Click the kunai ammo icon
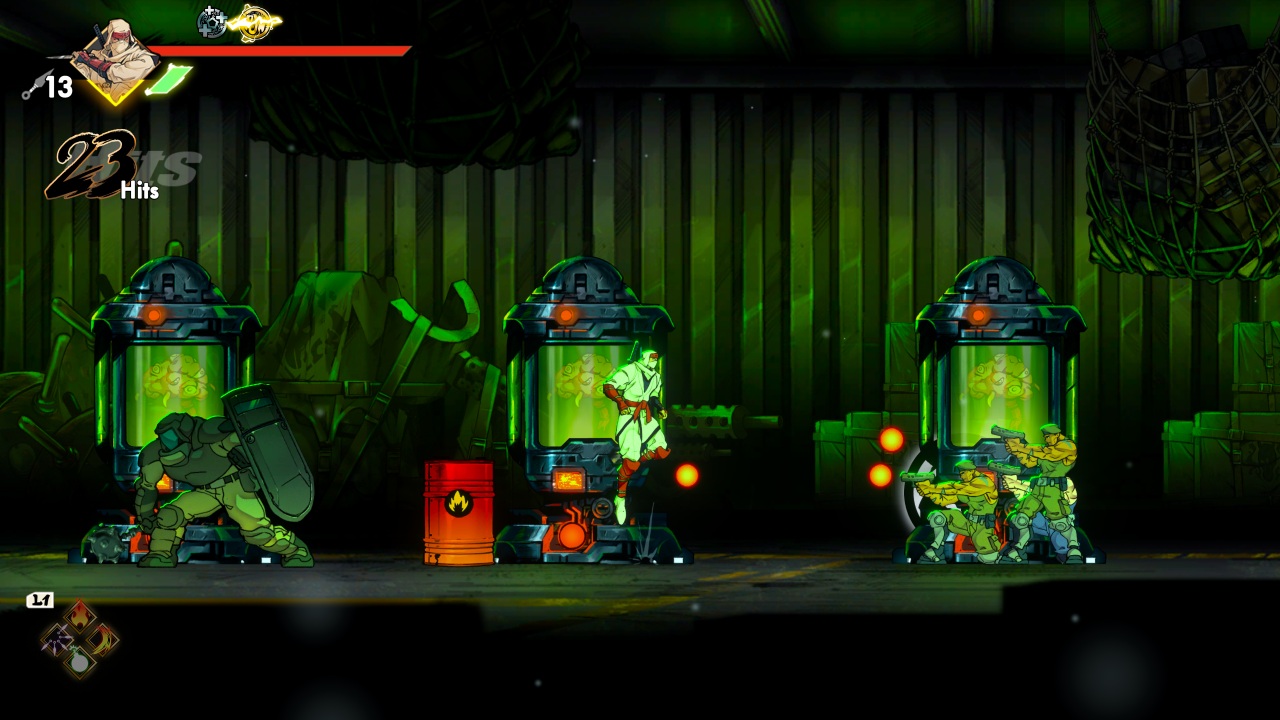1280x720 pixels. point(31,90)
